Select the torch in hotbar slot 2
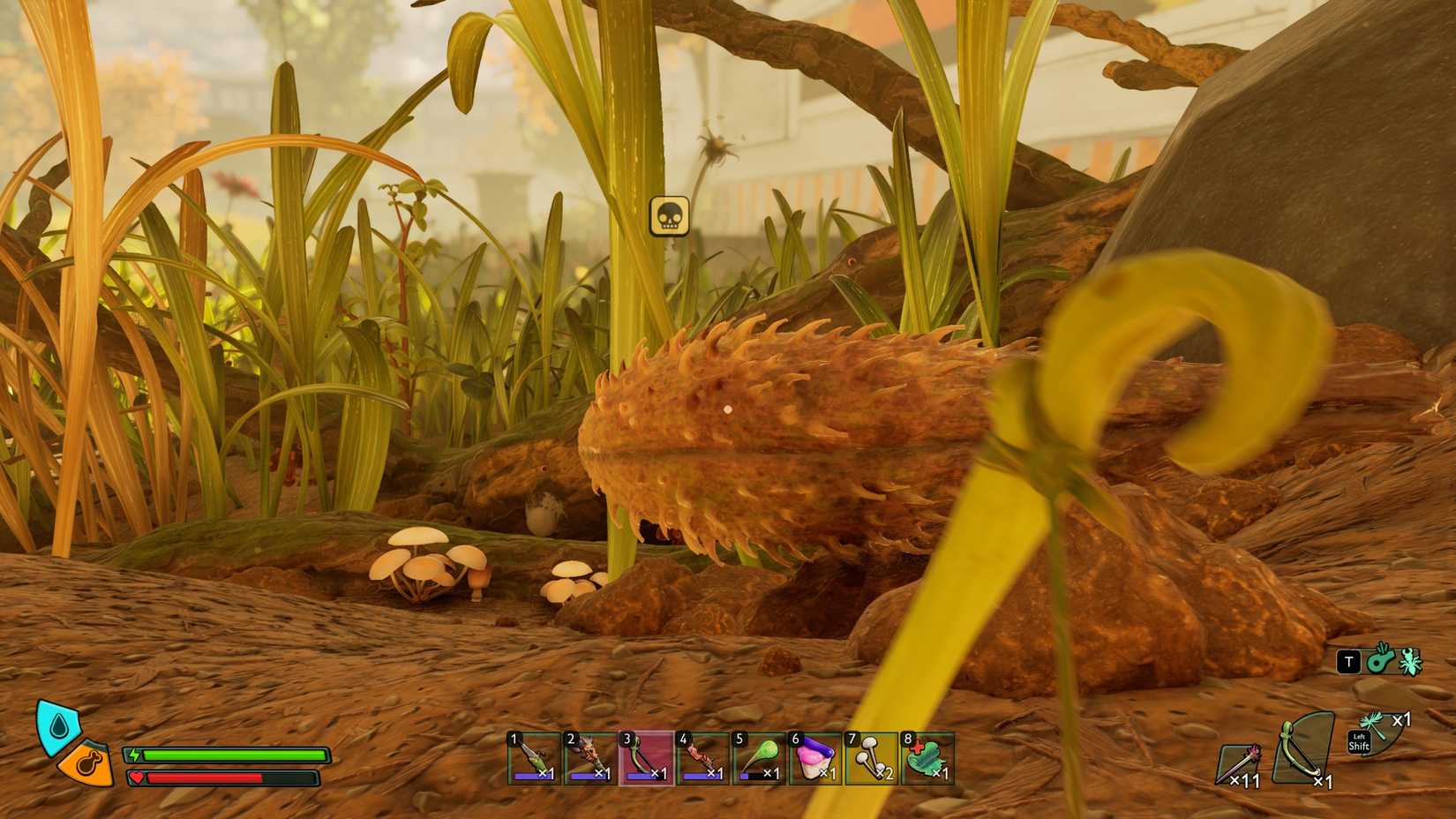 click(588, 761)
